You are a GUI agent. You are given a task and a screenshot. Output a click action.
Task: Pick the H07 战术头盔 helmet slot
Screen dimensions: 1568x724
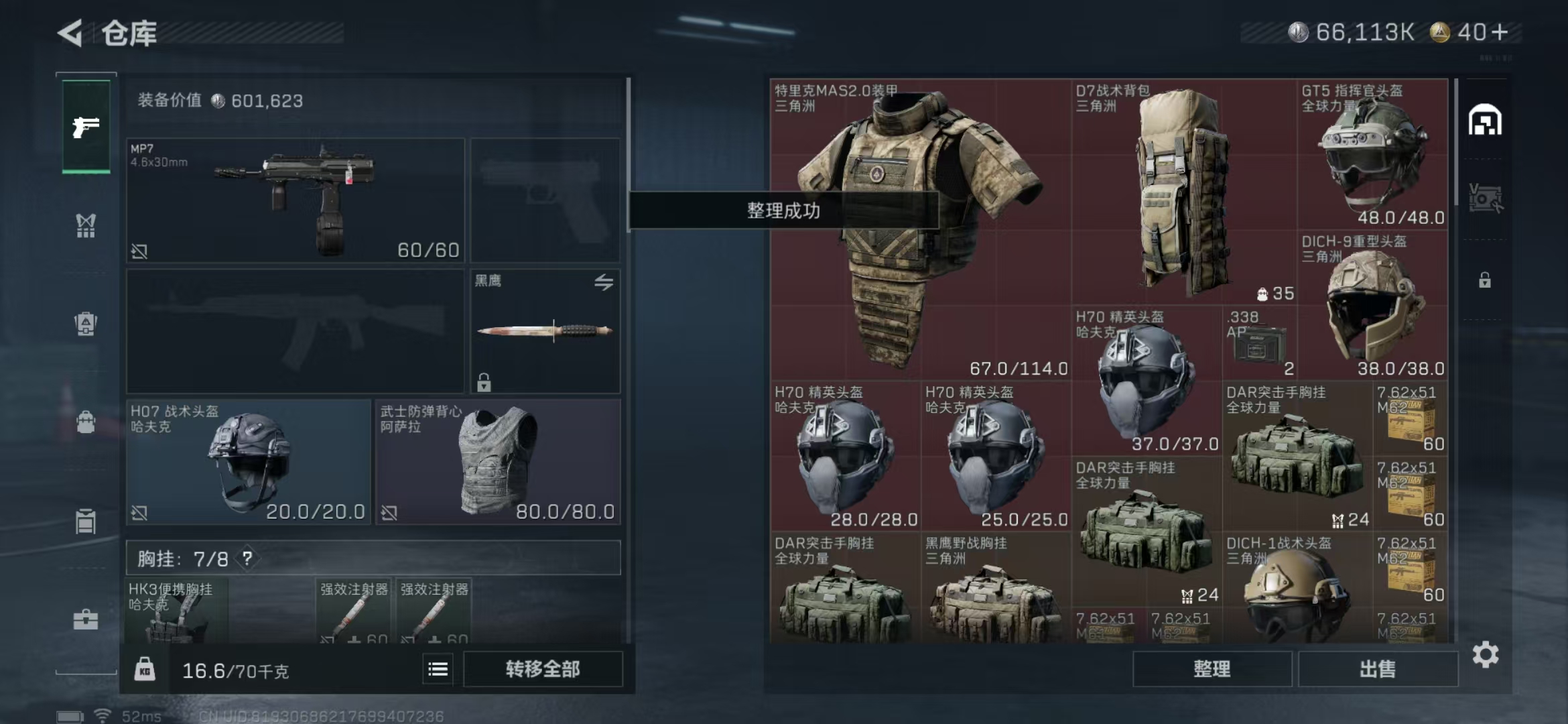click(x=248, y=462)
